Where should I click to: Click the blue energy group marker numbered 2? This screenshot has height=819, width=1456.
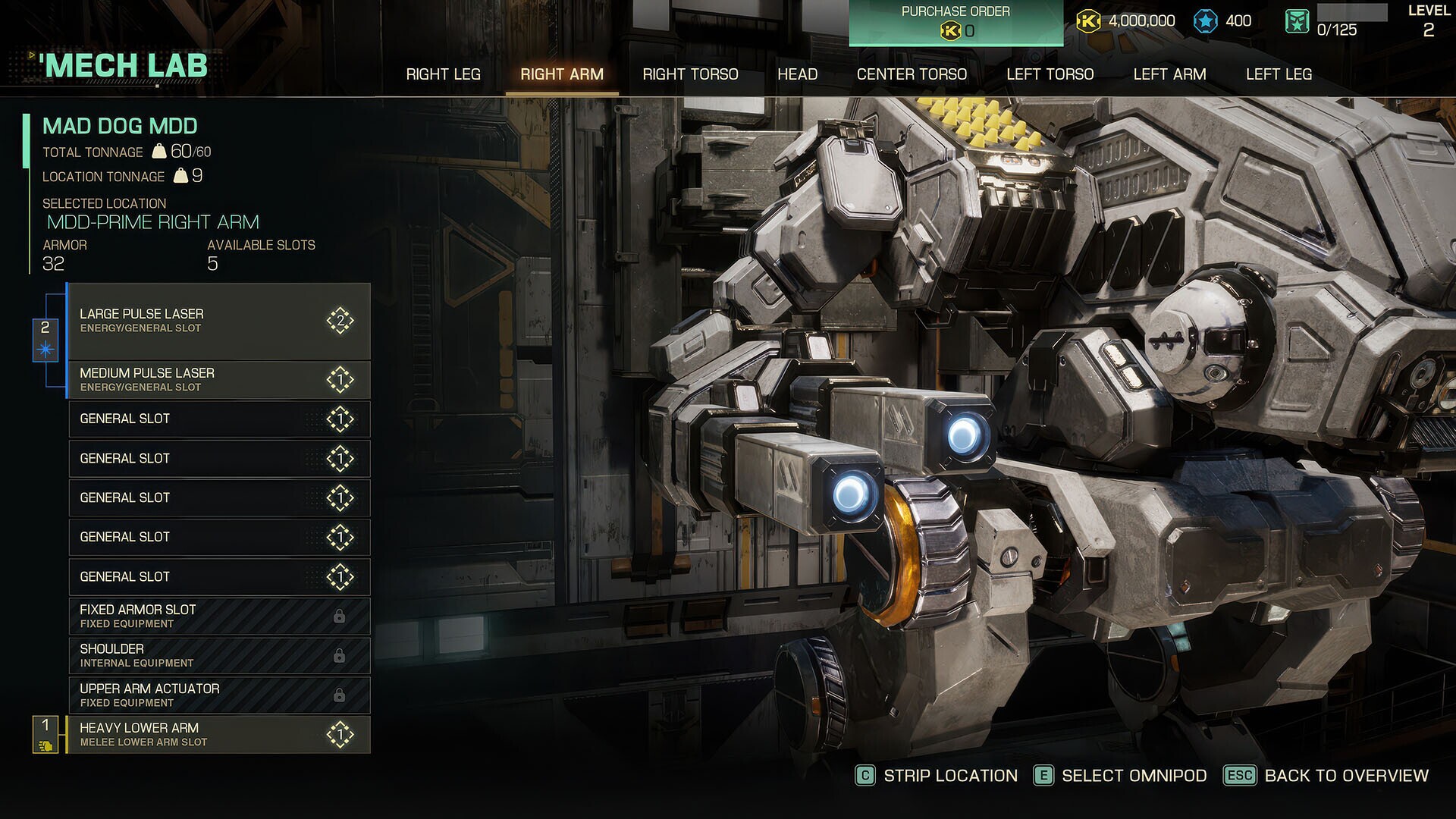pos(45,330)
